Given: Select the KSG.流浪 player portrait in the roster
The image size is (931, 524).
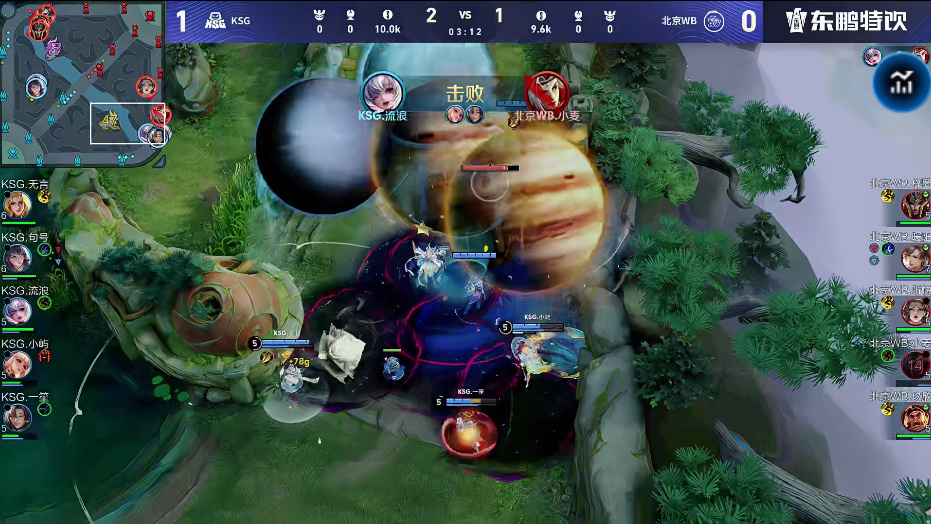Looking at the screenshot, I should 17,312.
